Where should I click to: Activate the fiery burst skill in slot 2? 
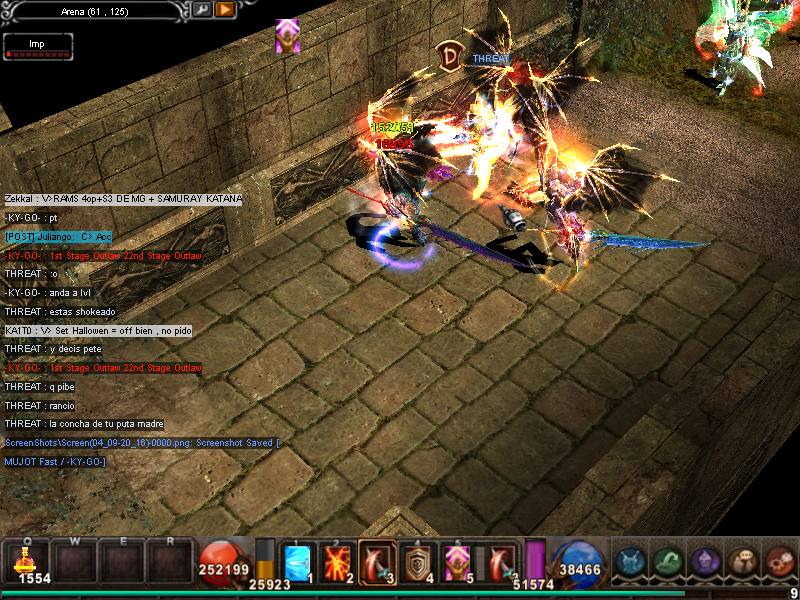point(338,563)
